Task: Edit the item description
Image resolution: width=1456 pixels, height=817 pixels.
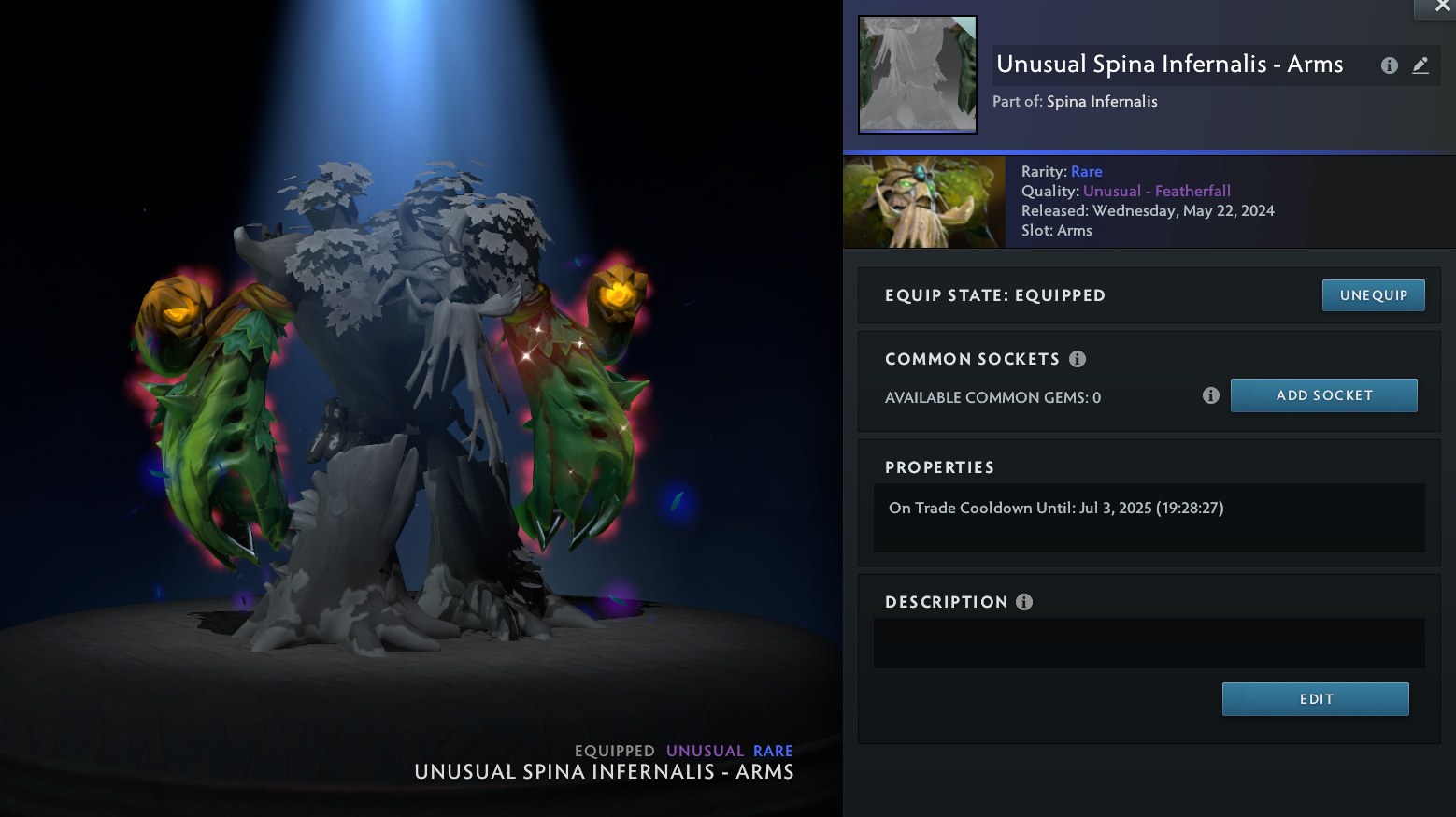Action: (x=1315, y=699)
